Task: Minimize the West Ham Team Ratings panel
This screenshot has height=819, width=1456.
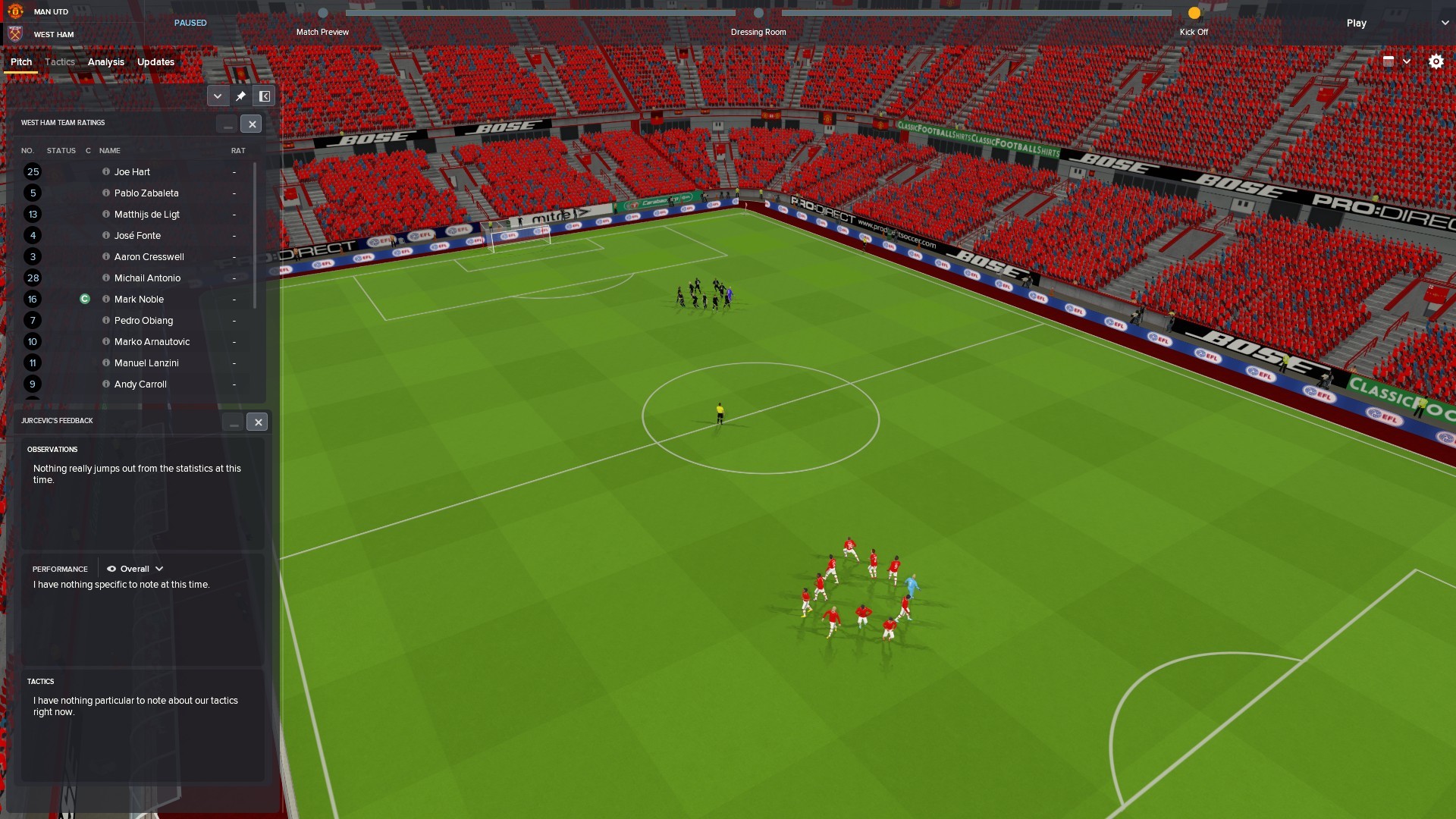Action: (x=227, y=124)
